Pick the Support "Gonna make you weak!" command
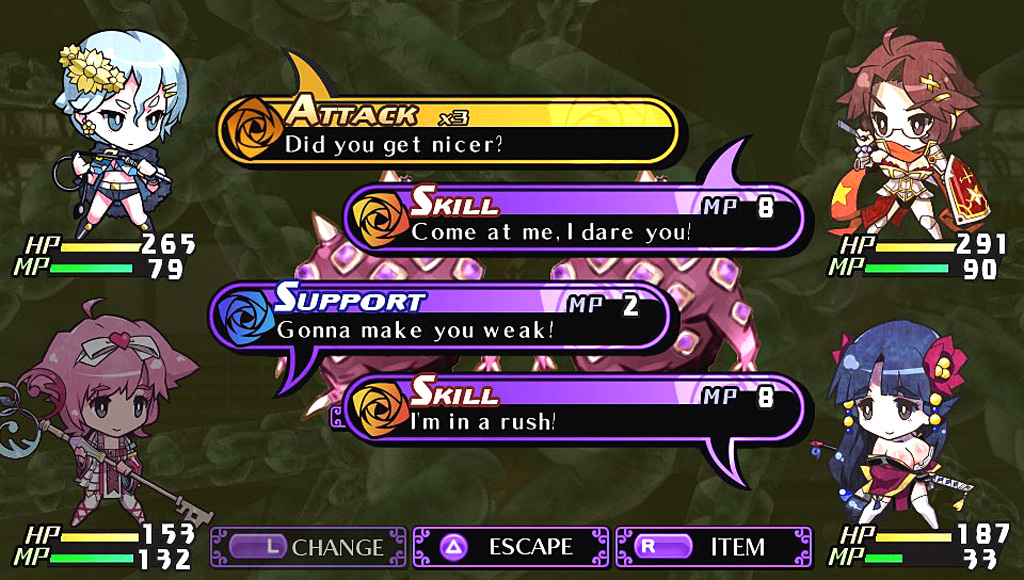Screen dimensions: 1024x580 tap(443, 315)
